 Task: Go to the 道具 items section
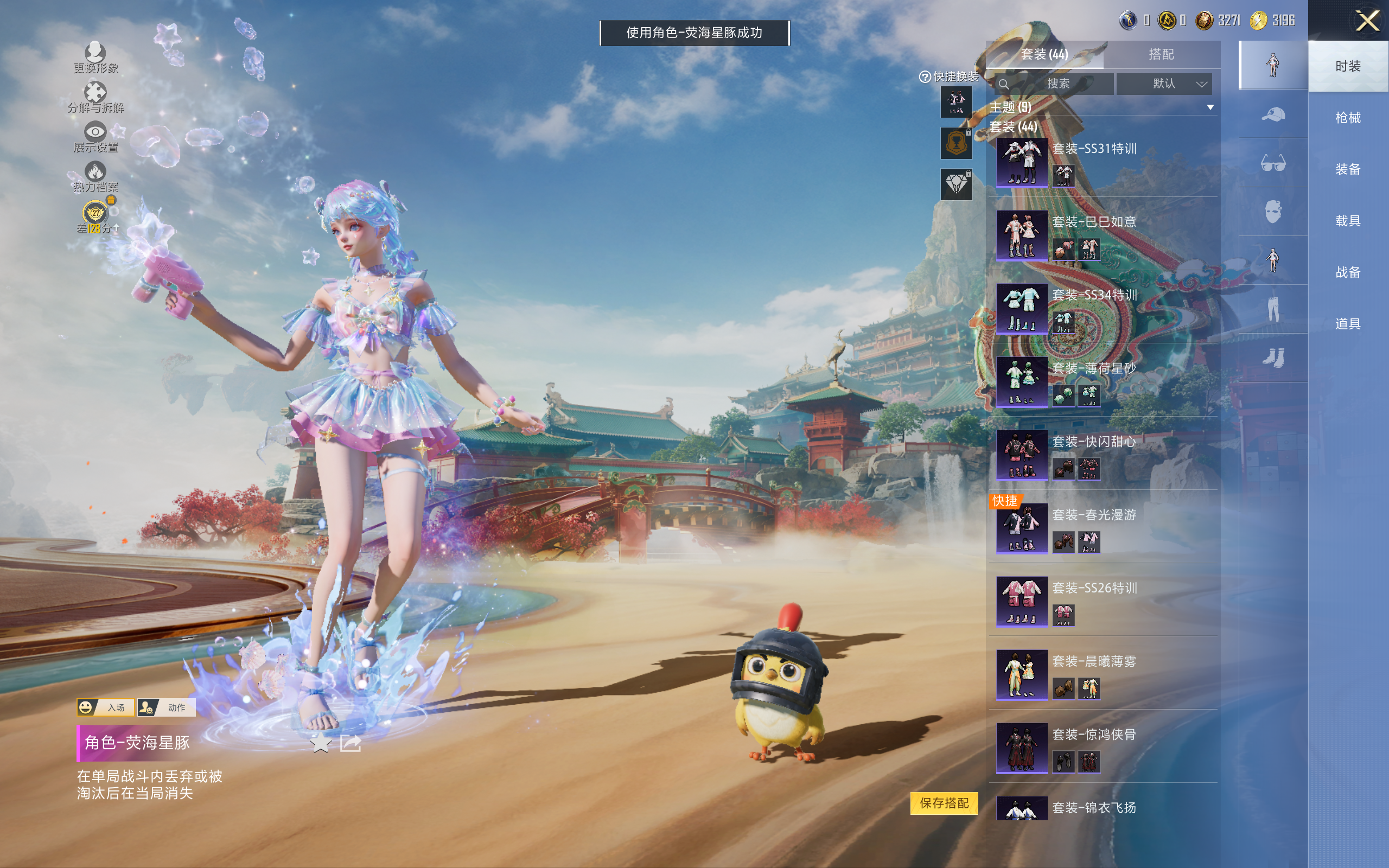click(x=1348, y=324)
